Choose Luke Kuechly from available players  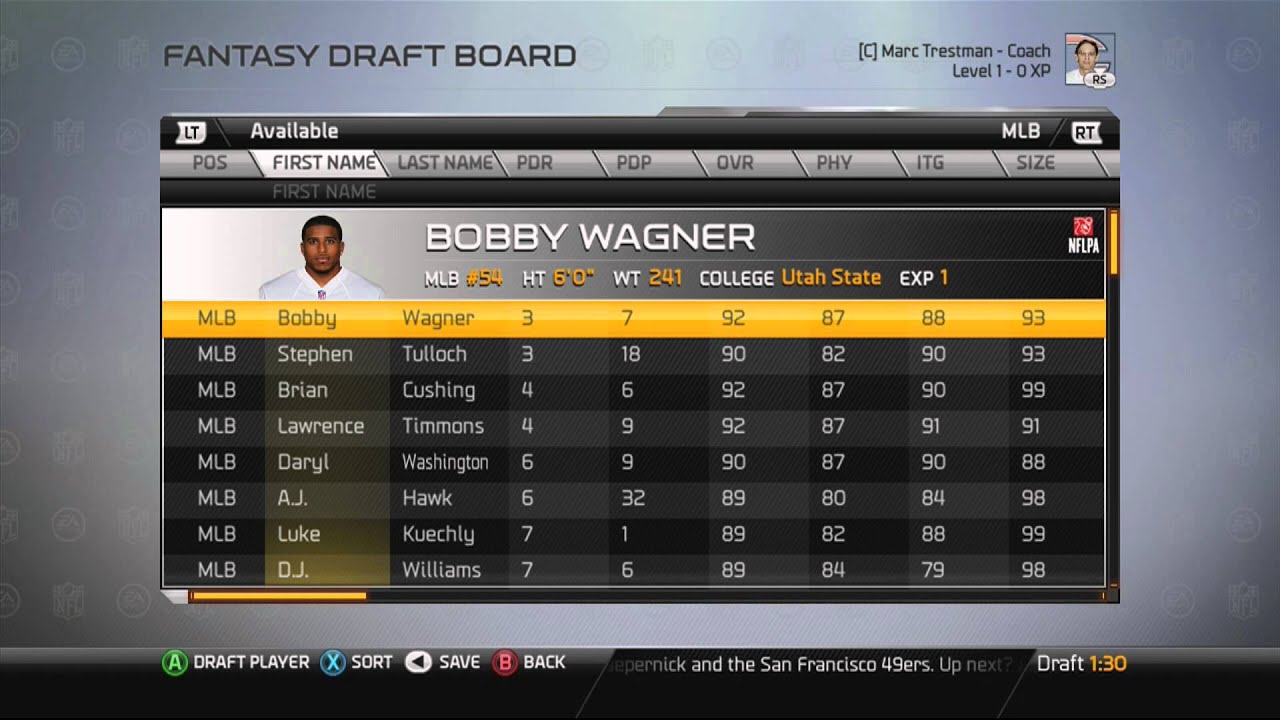coord(632,534)
